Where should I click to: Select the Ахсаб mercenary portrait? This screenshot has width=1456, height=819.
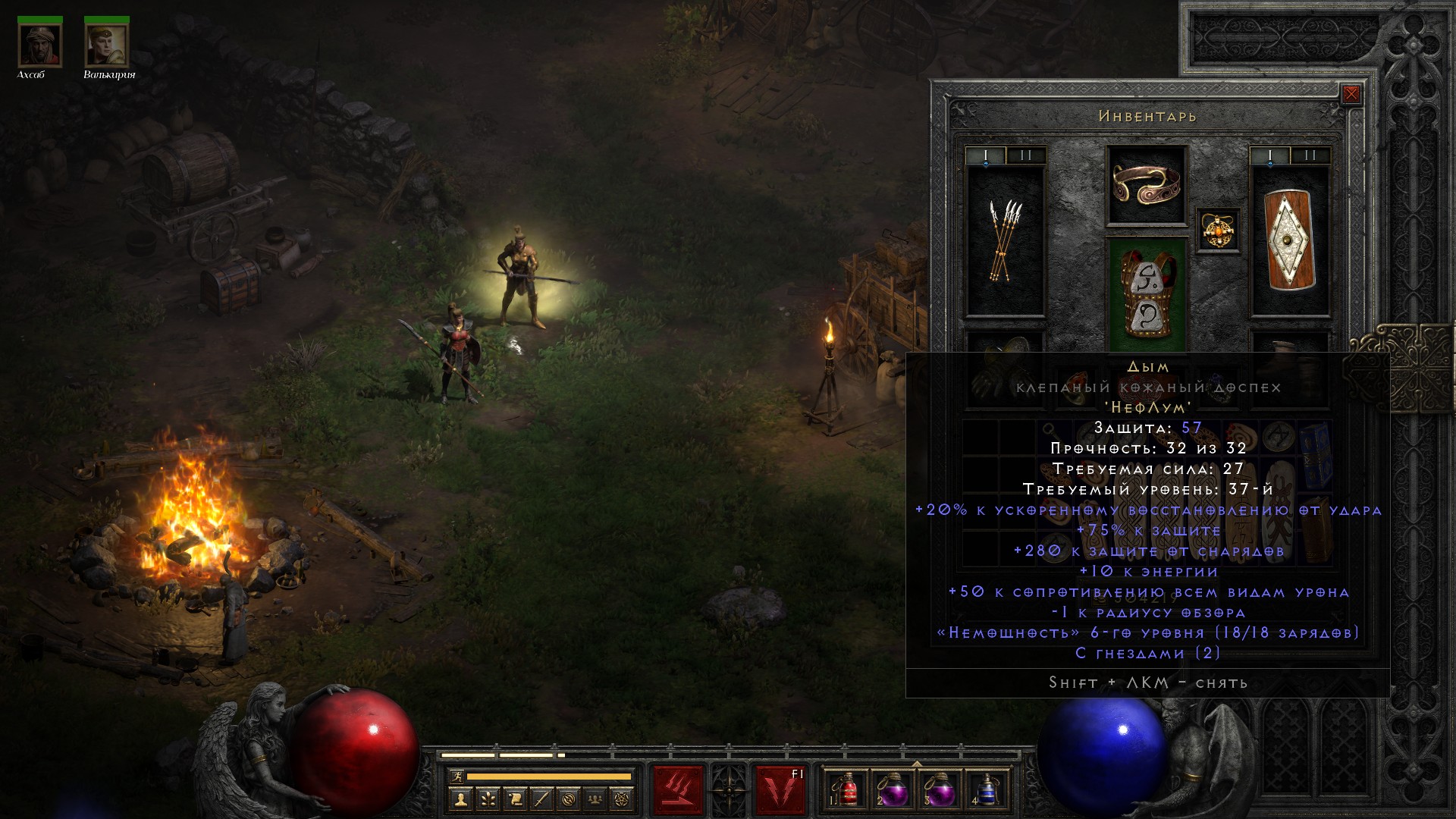39,45
